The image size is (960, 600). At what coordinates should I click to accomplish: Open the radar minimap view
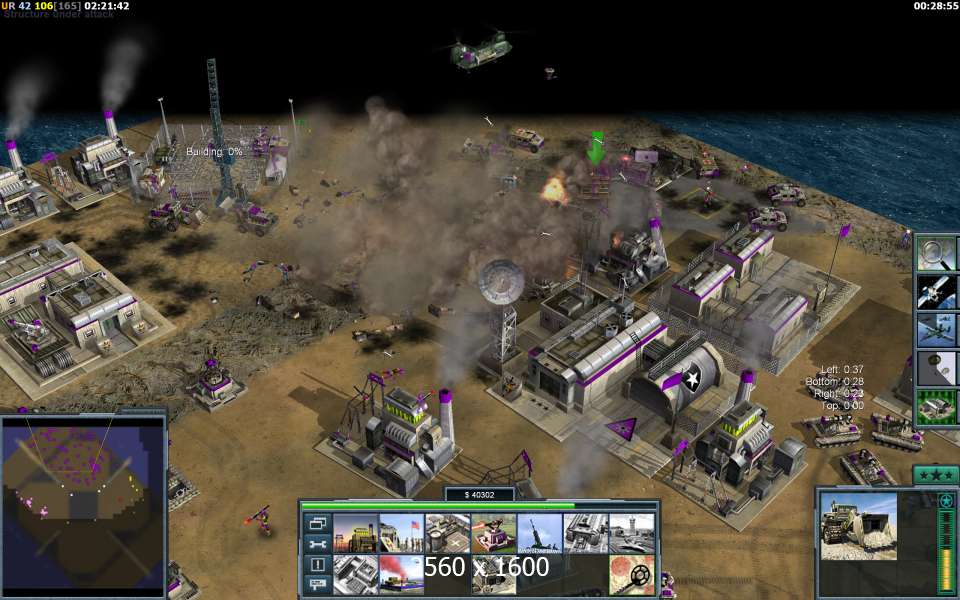[x=83, y=500]
